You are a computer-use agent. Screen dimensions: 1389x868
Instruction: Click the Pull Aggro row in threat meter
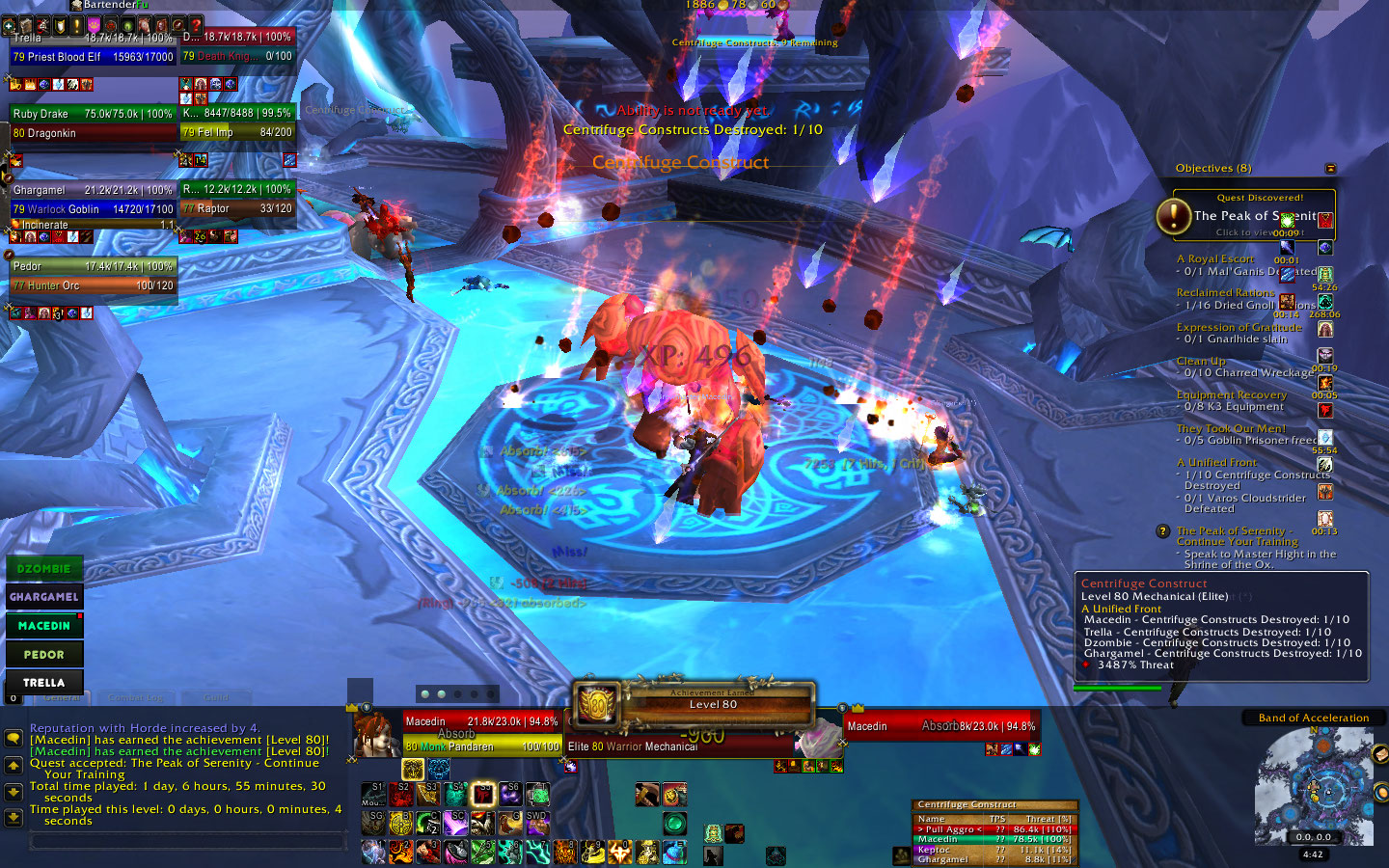[994, 829]
